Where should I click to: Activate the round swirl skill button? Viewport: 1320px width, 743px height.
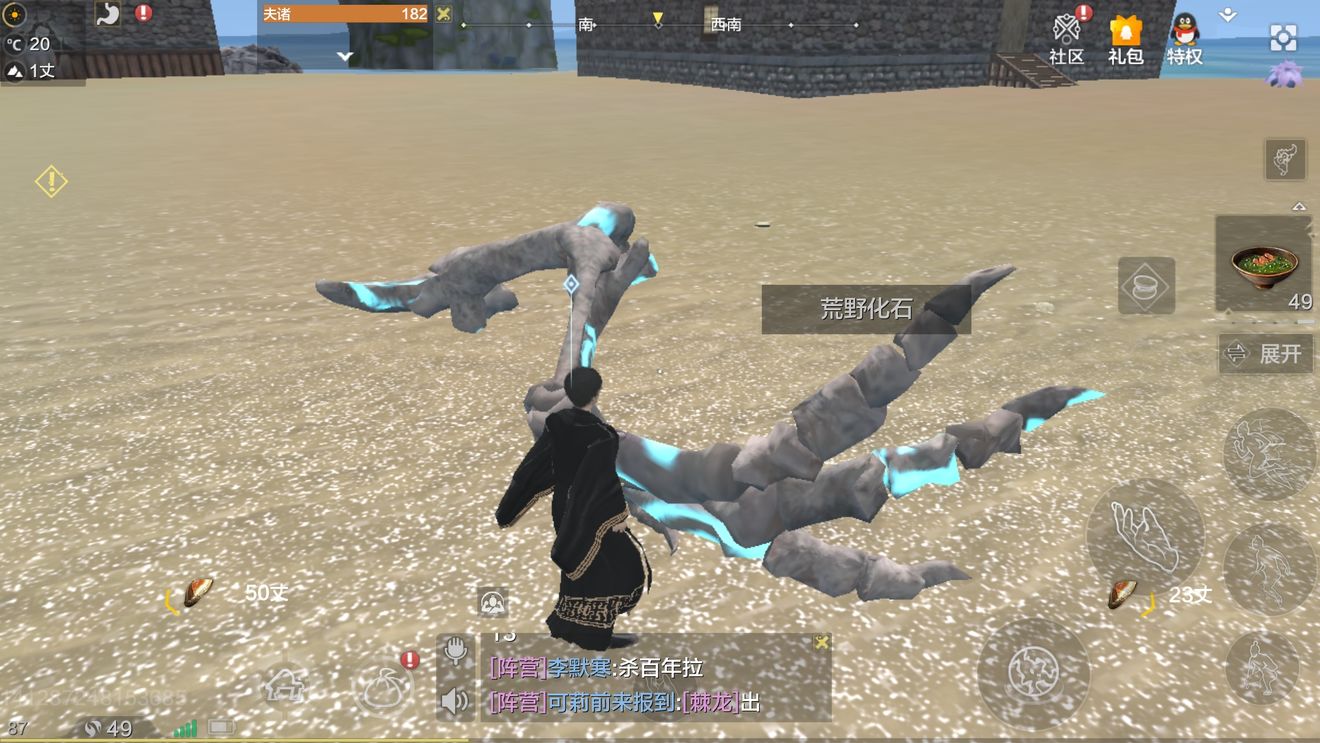1033,673
